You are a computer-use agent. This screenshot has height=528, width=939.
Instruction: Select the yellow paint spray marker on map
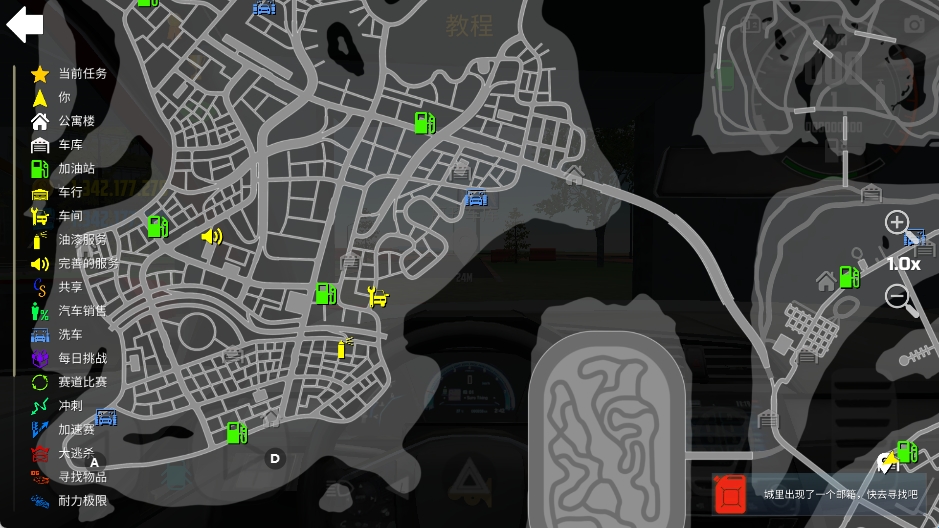coord(344,347)
